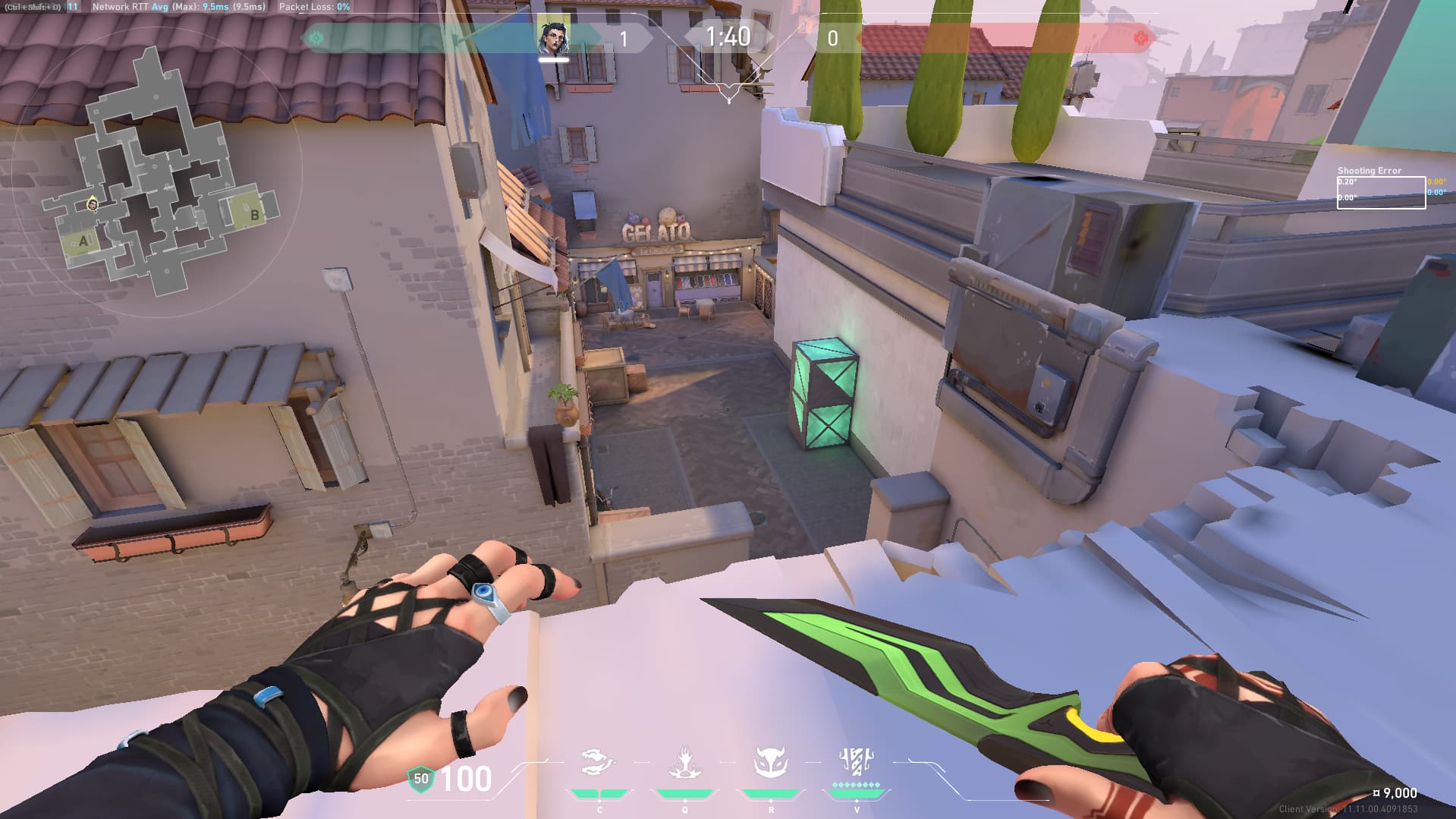This screenshot has width=1456, height=819.
Task: Select the Seize hand ability icon
Action: [684, 763]
